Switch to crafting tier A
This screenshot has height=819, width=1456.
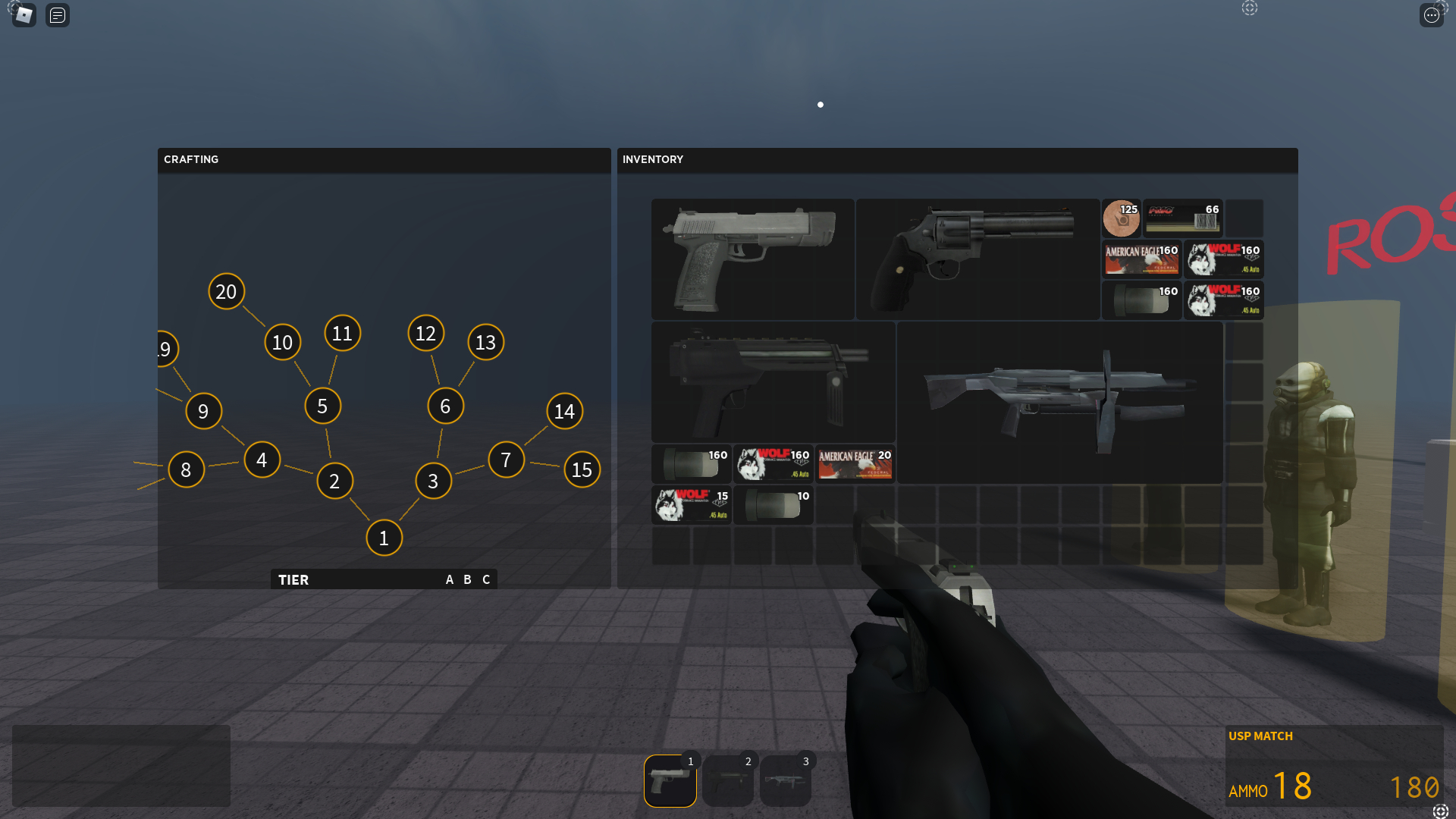(449, 579)
